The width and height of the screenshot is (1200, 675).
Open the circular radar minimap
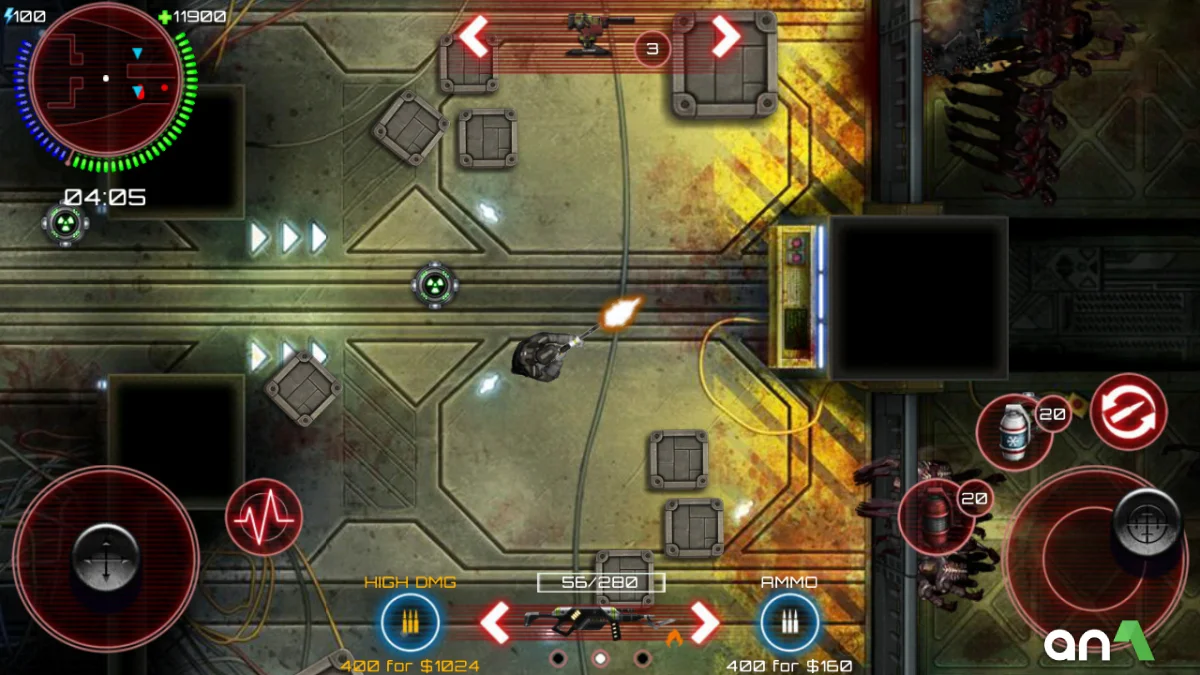pyautogui.click(x=105, y=80)
